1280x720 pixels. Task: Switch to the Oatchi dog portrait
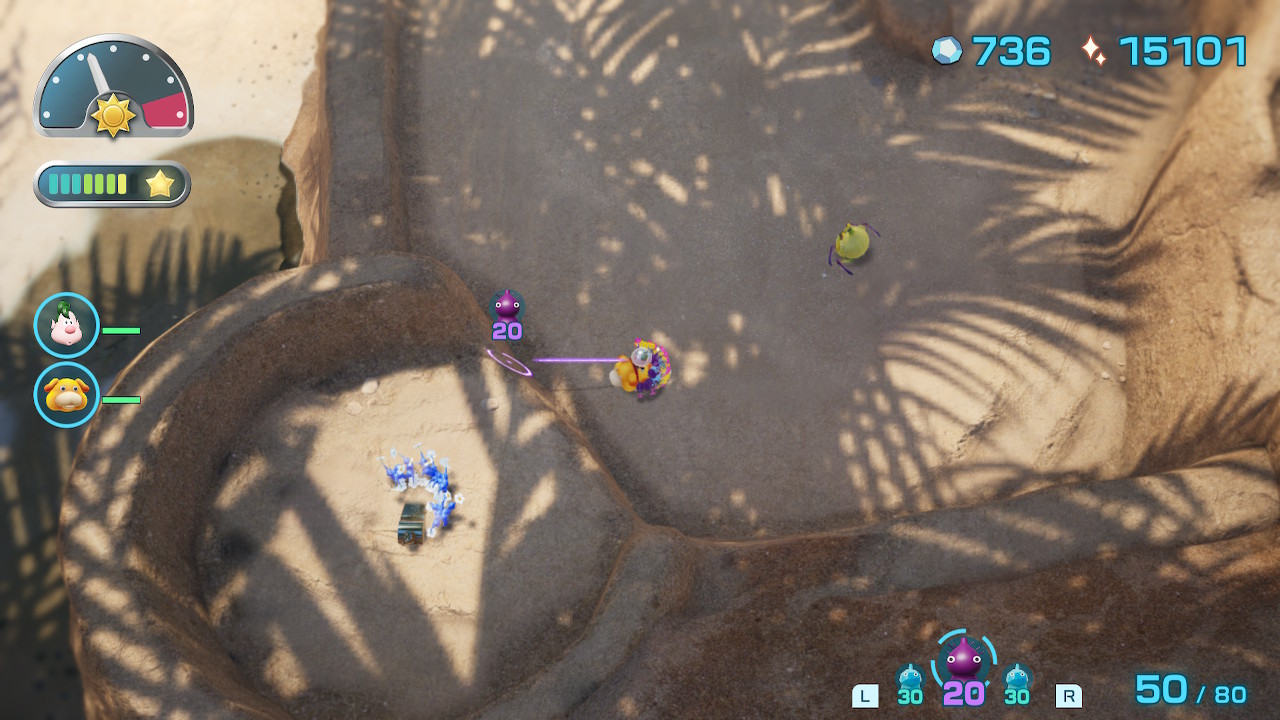(67, 395)
